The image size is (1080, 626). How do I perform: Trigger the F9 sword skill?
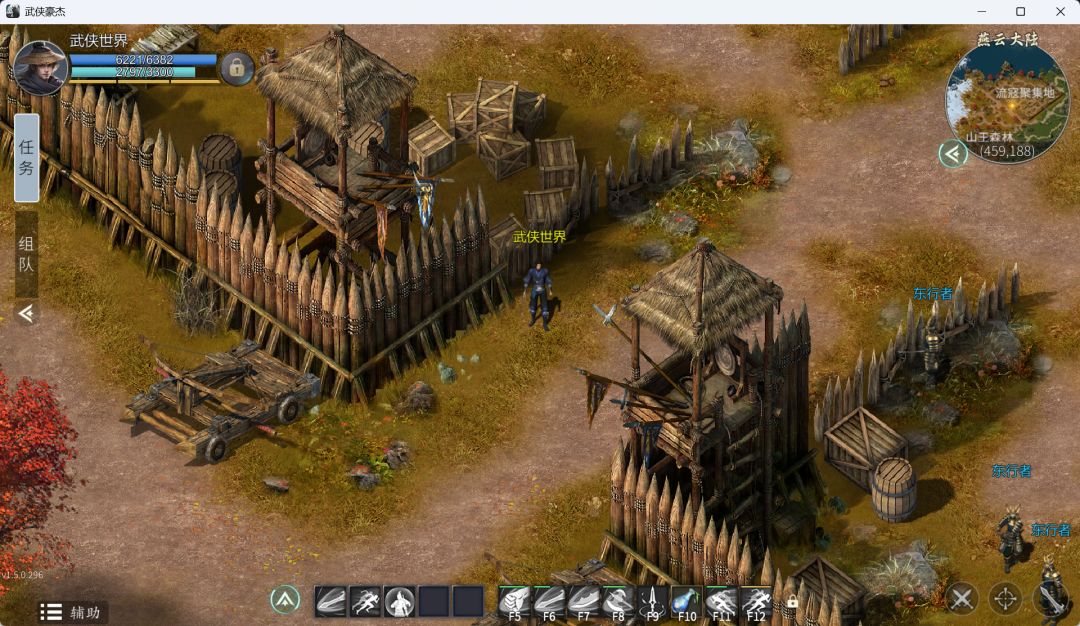click(x=652, y=602)
